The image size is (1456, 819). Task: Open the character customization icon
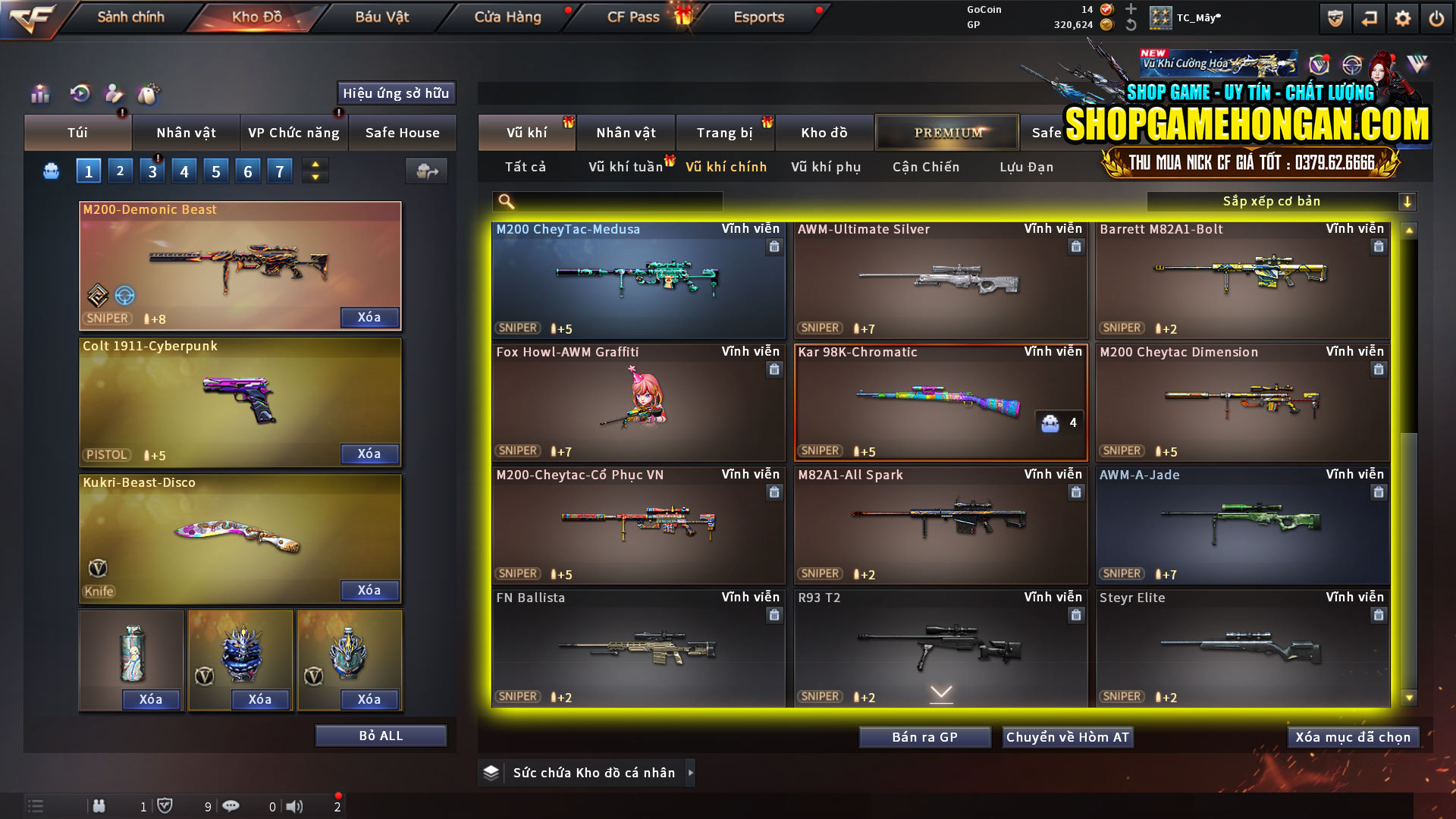[x=115, y=93]
